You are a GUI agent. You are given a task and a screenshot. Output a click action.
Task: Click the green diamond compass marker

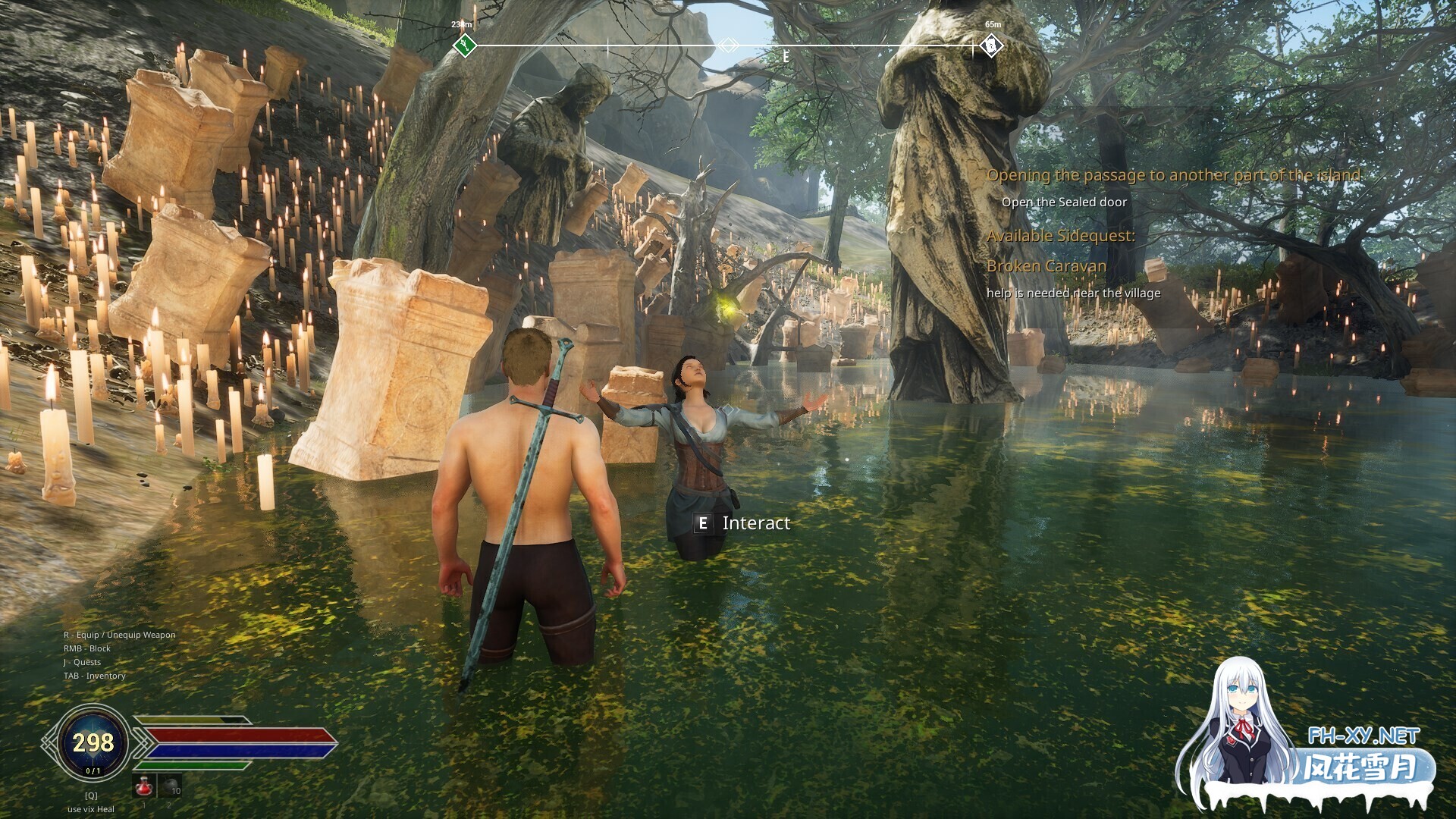(463, 46)
